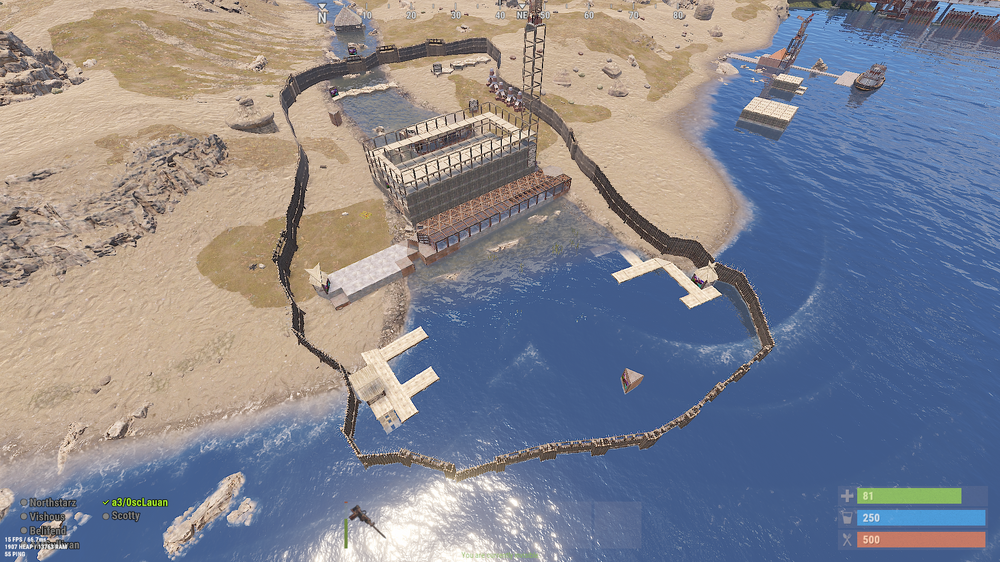Click the NE marker on the compass
The image size is (1000, 562).
pos(522,15)
